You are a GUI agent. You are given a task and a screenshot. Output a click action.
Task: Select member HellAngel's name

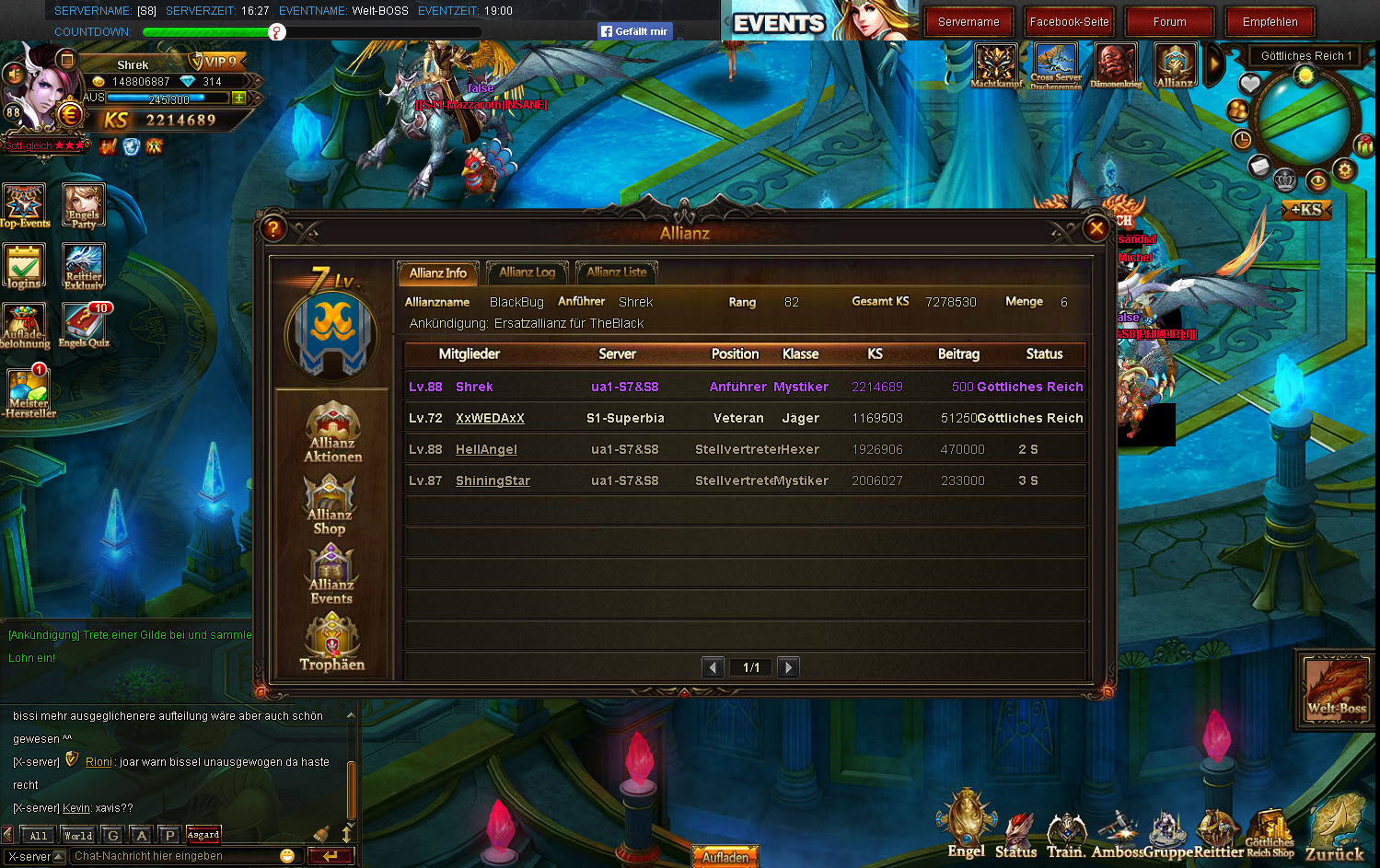pyautogui.click(x=486, y=449)
